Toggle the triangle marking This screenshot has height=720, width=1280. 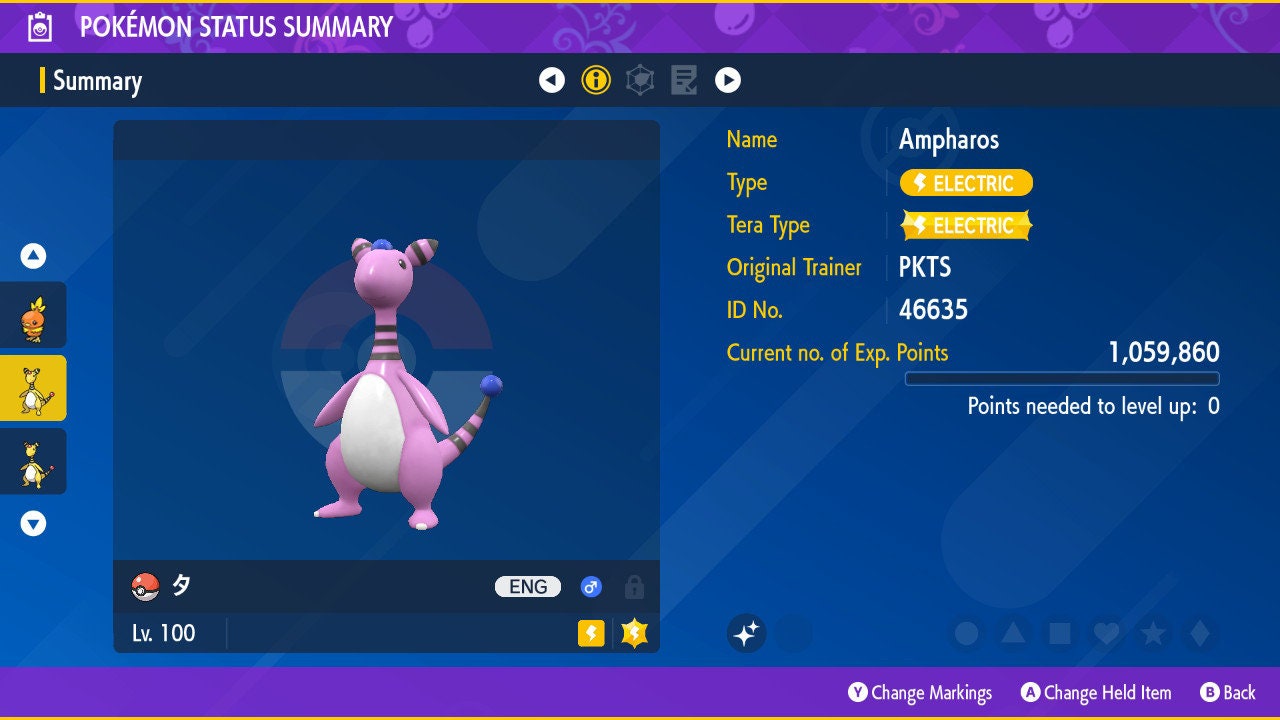click(x=1013, y=633)
